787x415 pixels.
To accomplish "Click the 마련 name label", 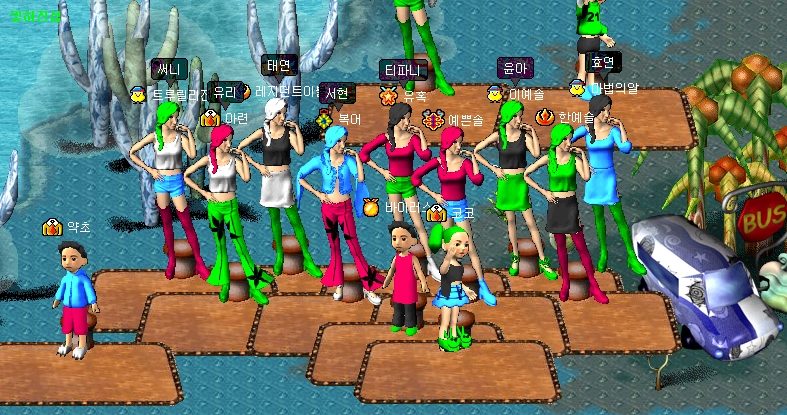I will click(236, 118).
